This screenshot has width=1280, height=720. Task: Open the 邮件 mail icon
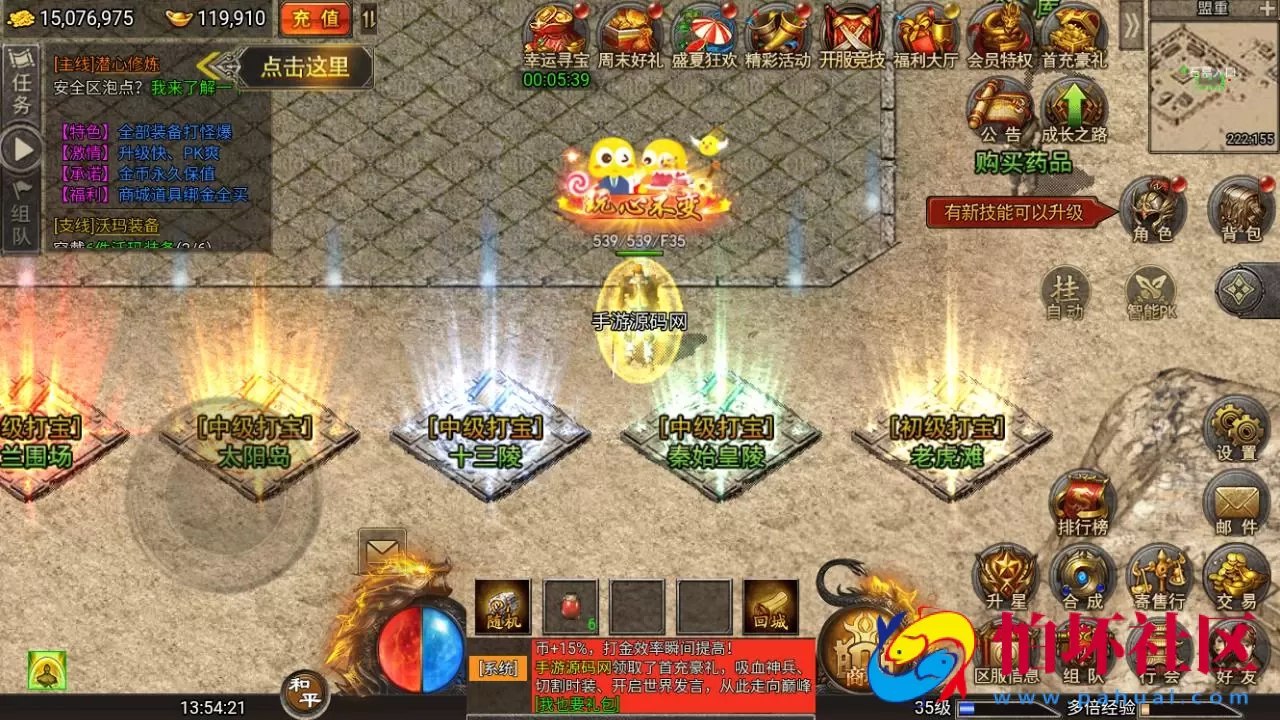[x=1236, y=502]
